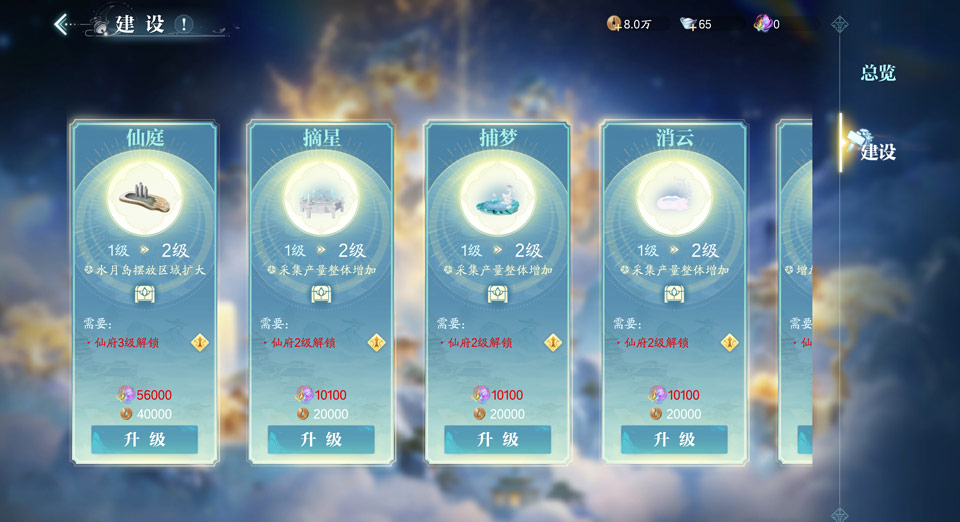
Task: Click the yellow diamond badge on 消云 card
Action: tap(730, 342)
